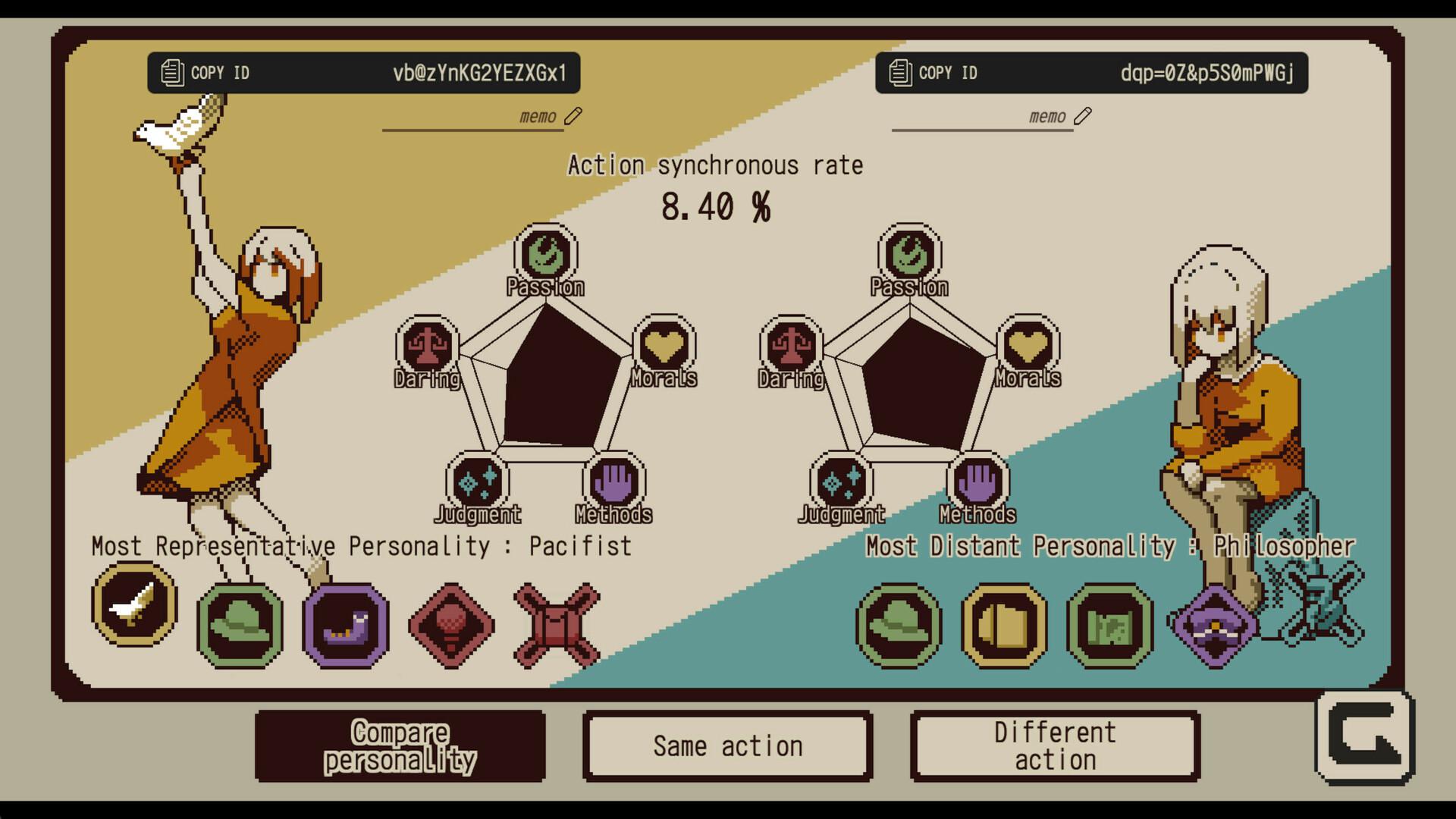Select the green map badge icon
1456x819 pixels.
tap(1108, 625)
